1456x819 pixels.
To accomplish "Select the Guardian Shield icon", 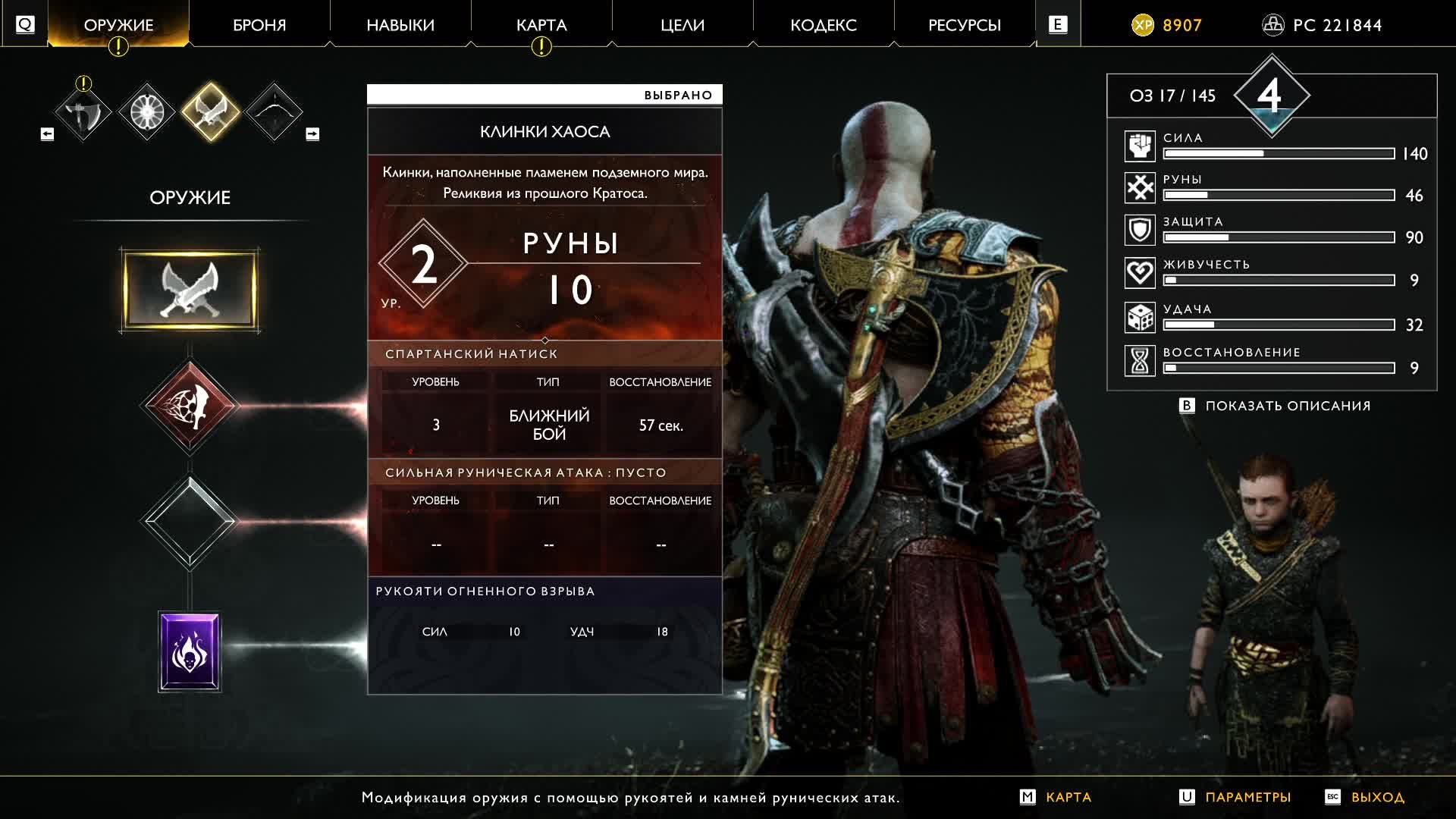I will tap(147, 111).
